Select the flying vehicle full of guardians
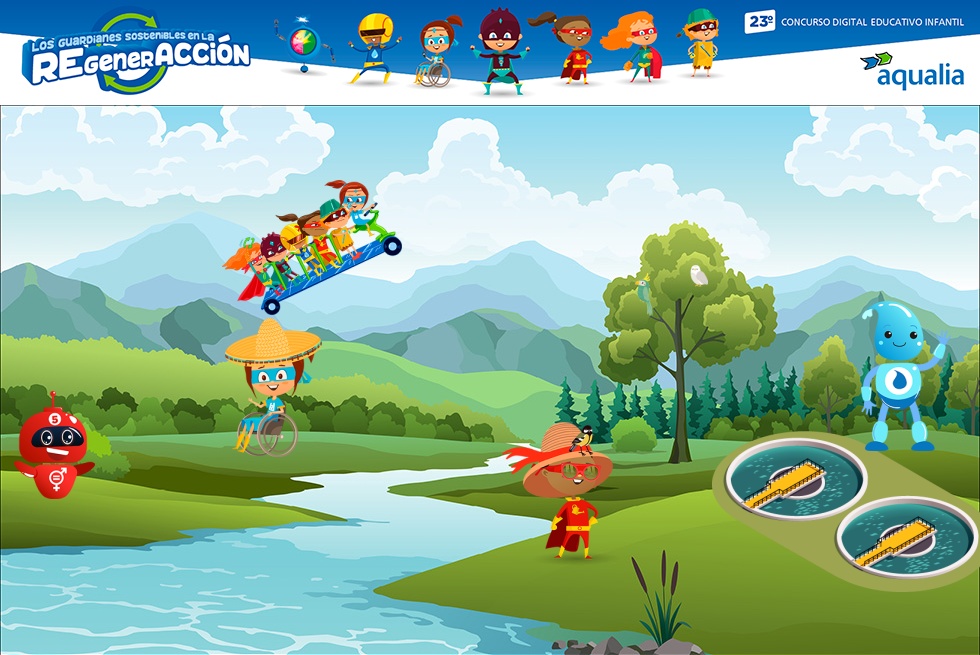Image resolution: width=980 pixels, height=655 pixels. (312, 248)
